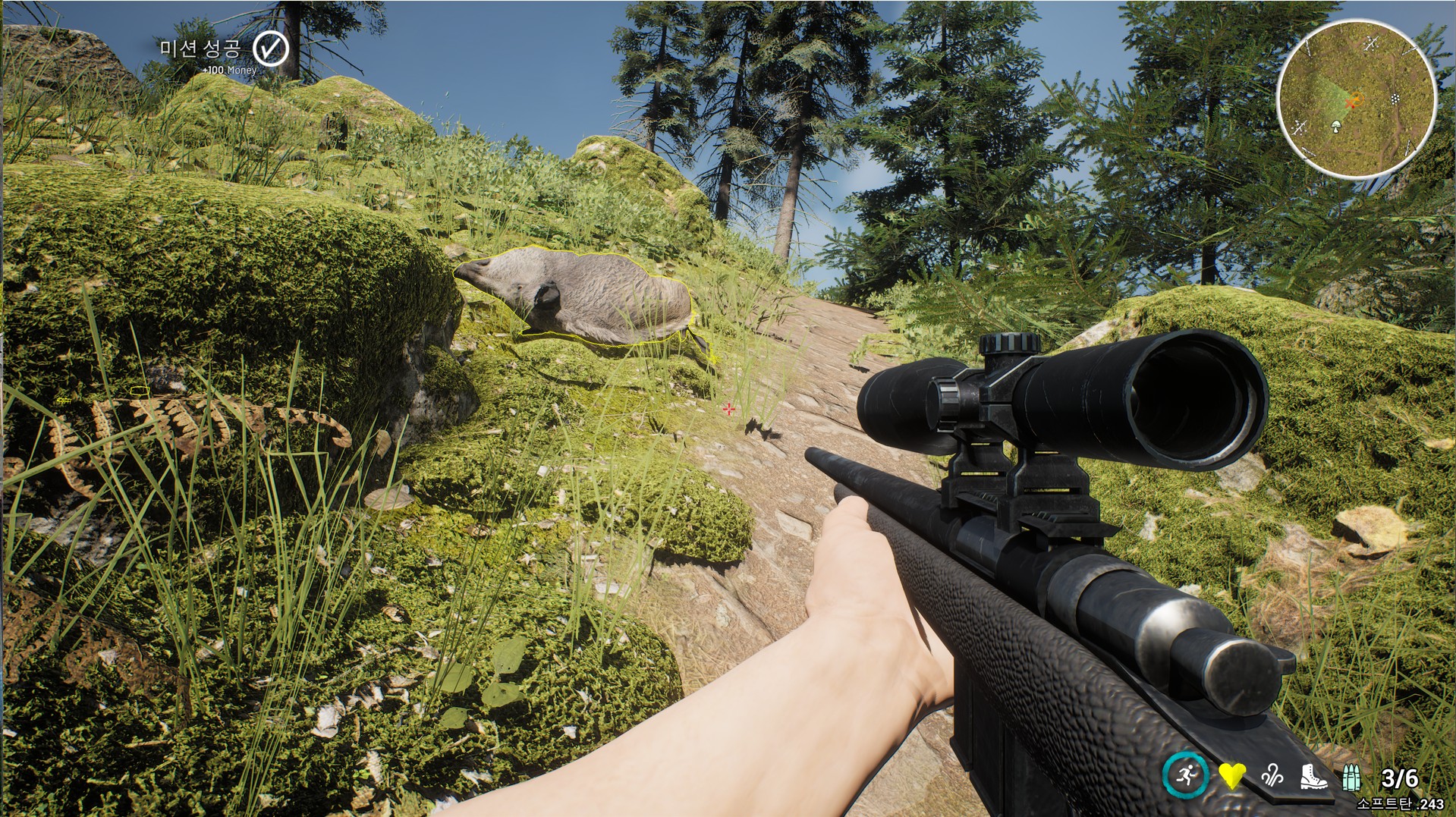
Task: Select the yellow heart health icon
Action: (1231, 776)
